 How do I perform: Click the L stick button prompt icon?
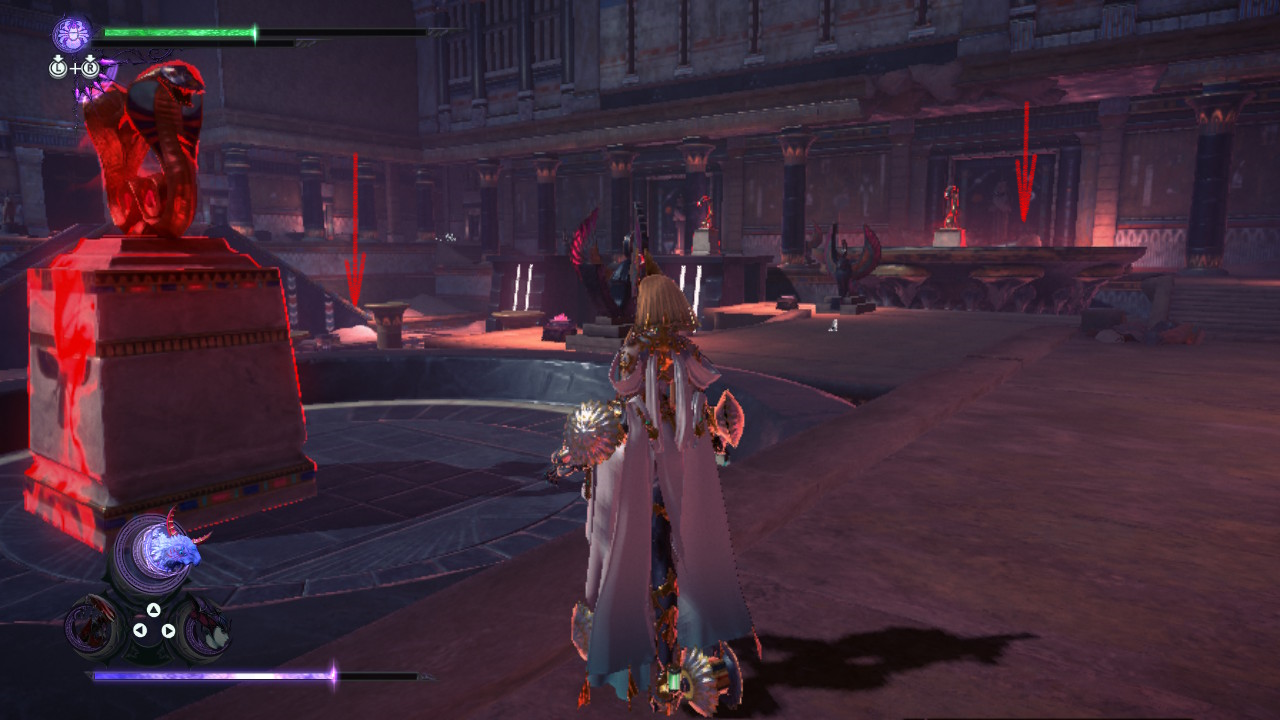[58, 68]
